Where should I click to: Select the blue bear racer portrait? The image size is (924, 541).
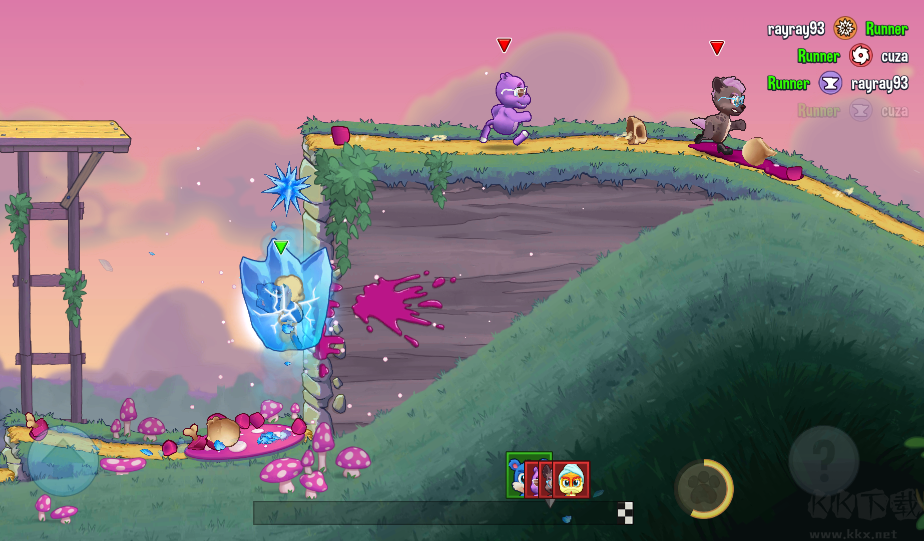pyautogui.click(x=517, y=475)
